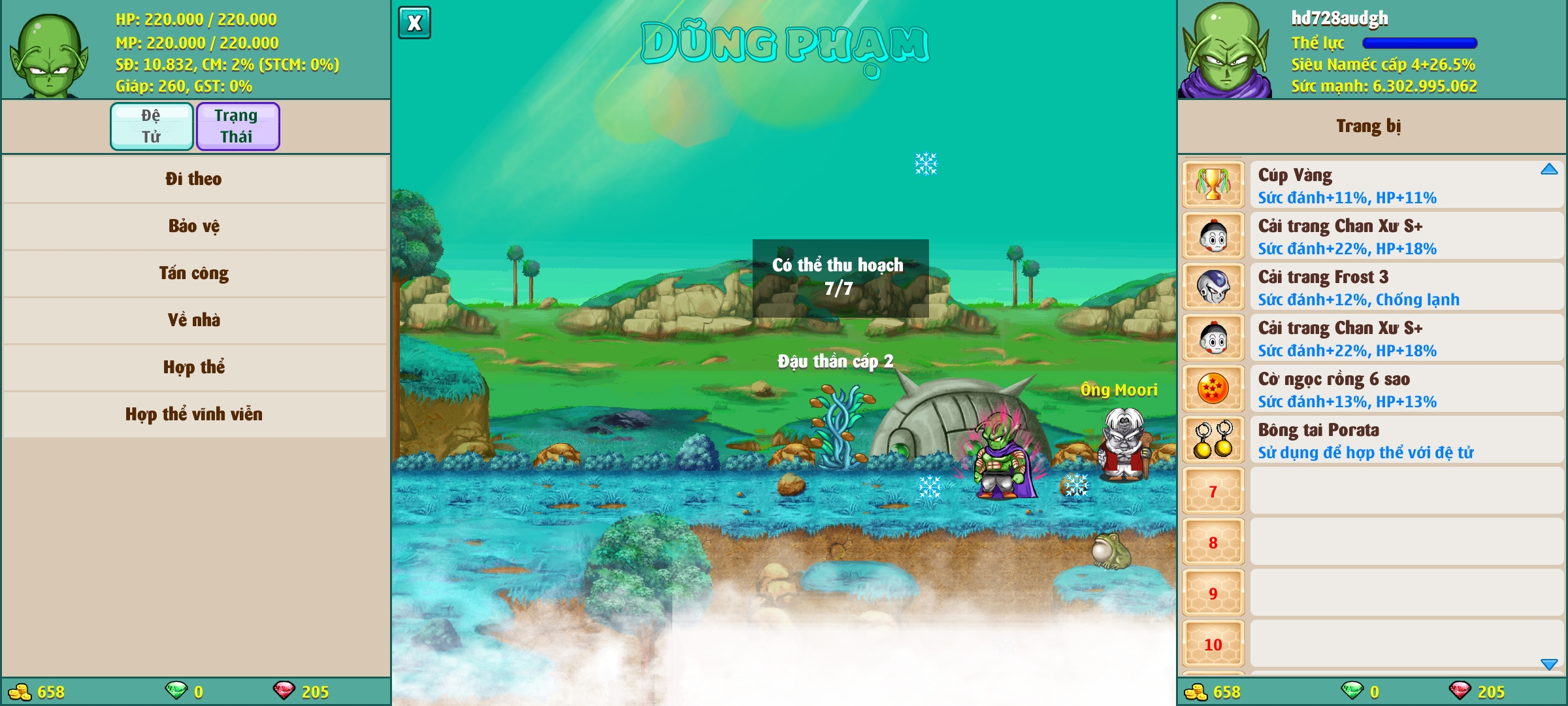Set disciple to Tấn công
This screenshot has height=706, width=1568.
pyautogui.click(x=194, y=273)
